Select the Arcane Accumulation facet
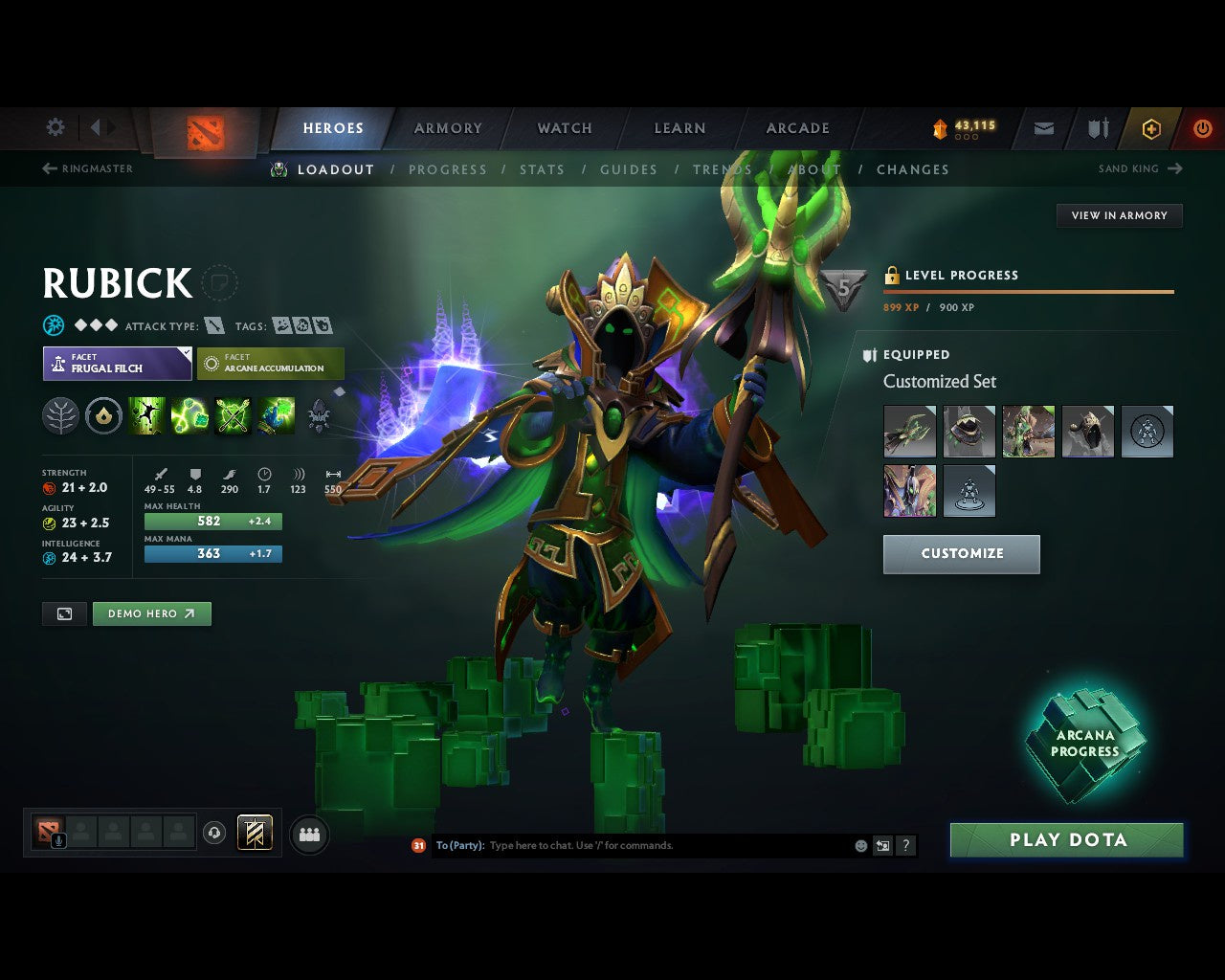This screenshot has width=1225, height=980. pos(271,364)
